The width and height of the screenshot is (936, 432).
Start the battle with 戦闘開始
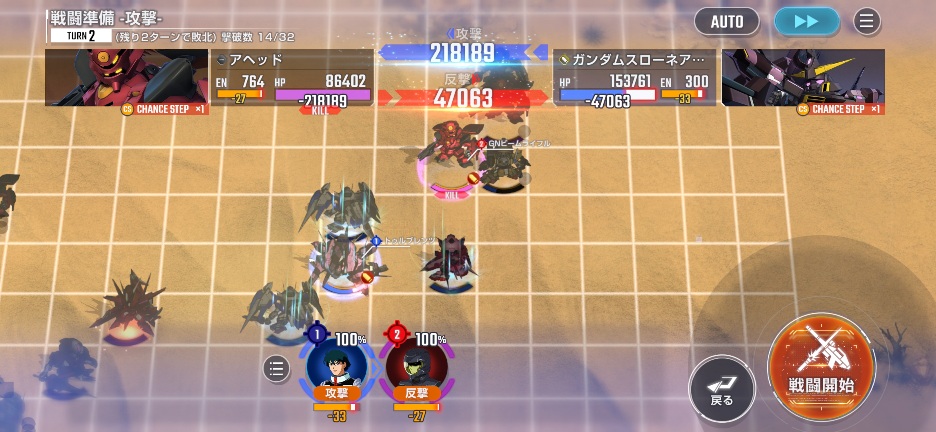[x=821, y=368]
